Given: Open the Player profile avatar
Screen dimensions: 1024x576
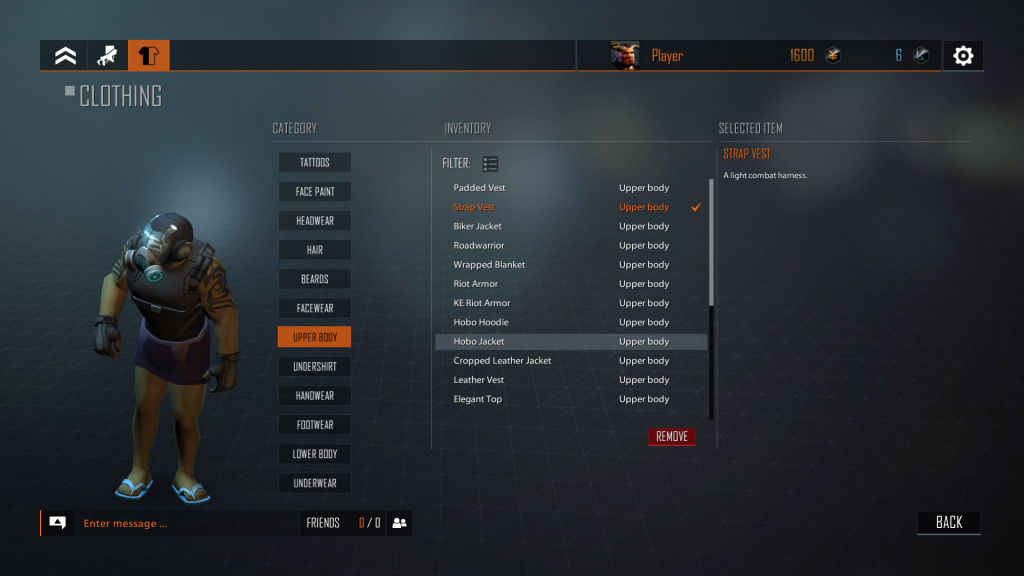Looking at the screenshot, I should click(625, 56).
